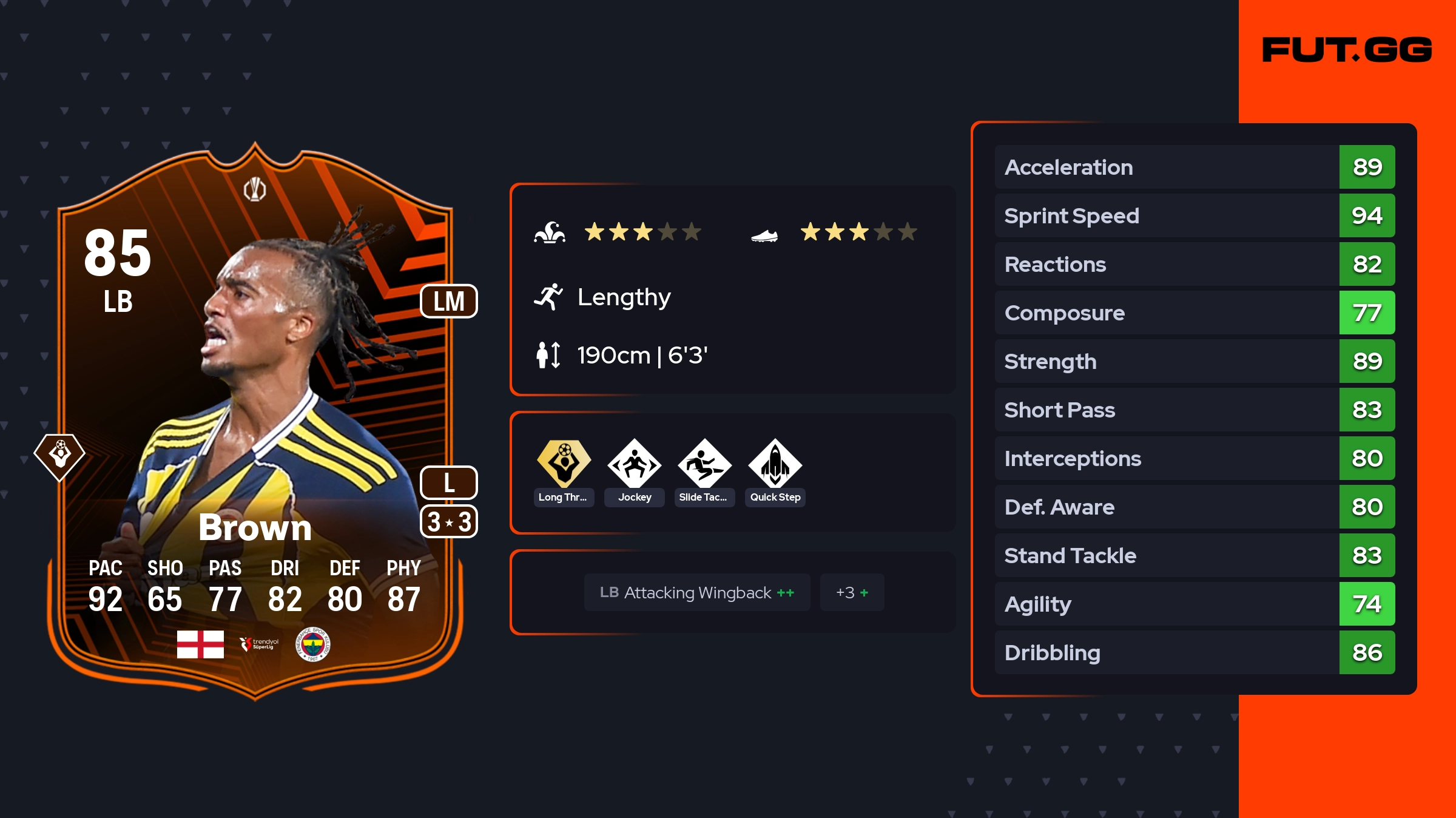Click the Lengthy acceleration type label
The width and height of the screenshot is (1456, 818).
(x=624, y=297)
